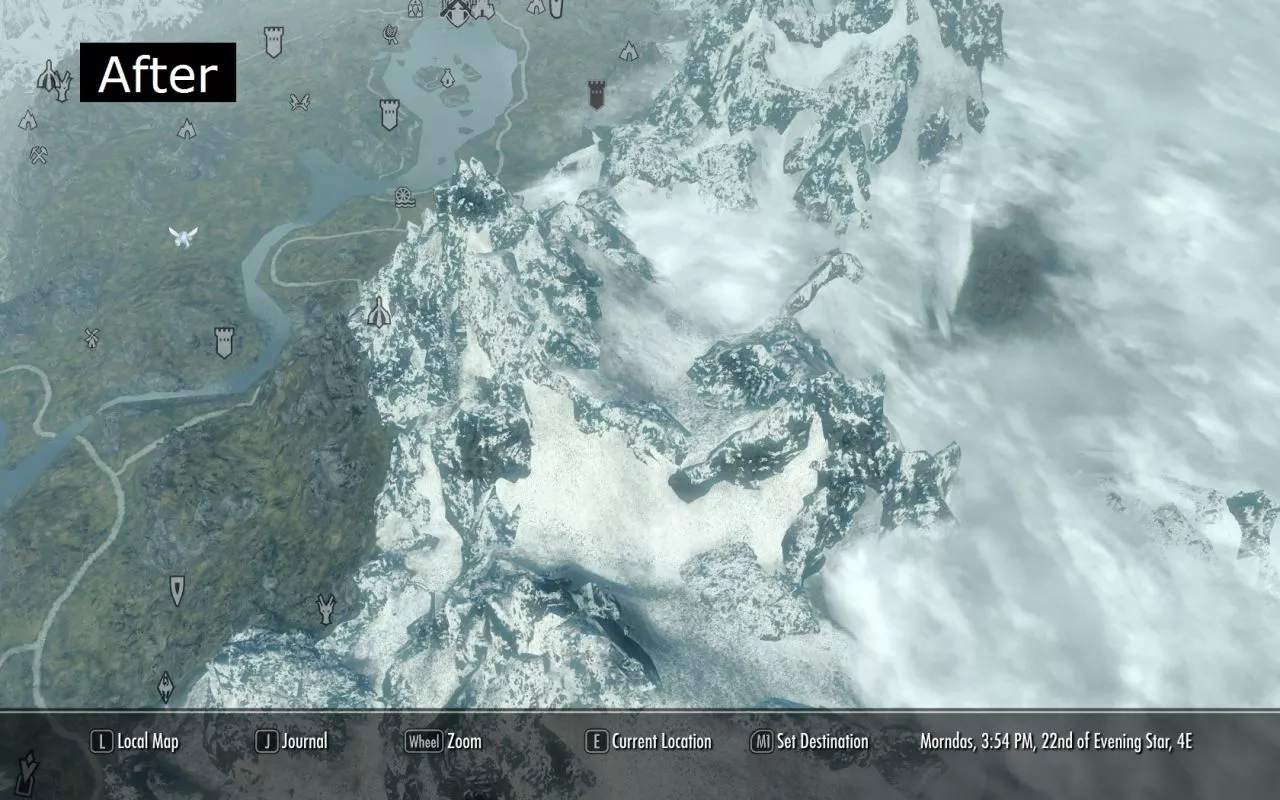1280x800 pixels.
Task: Select the dragon head lair marker
Action: (x=326, y=608)
